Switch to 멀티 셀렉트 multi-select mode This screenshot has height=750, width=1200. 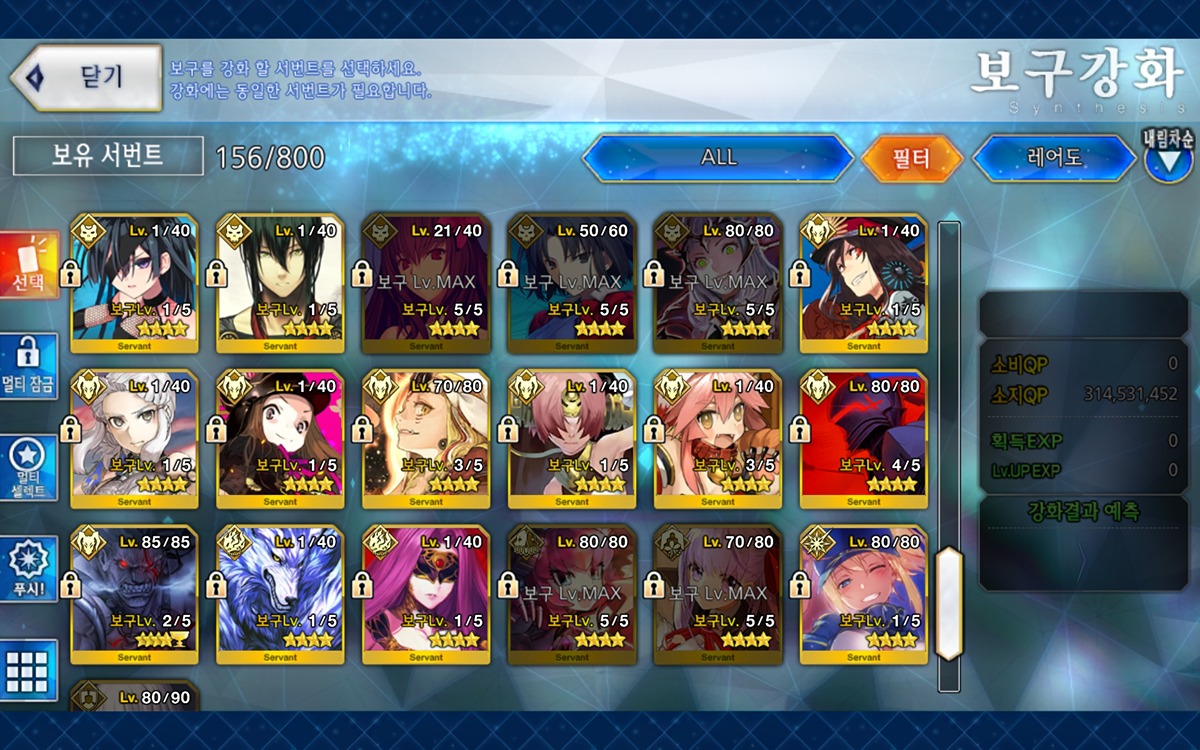tap(29, 468)
